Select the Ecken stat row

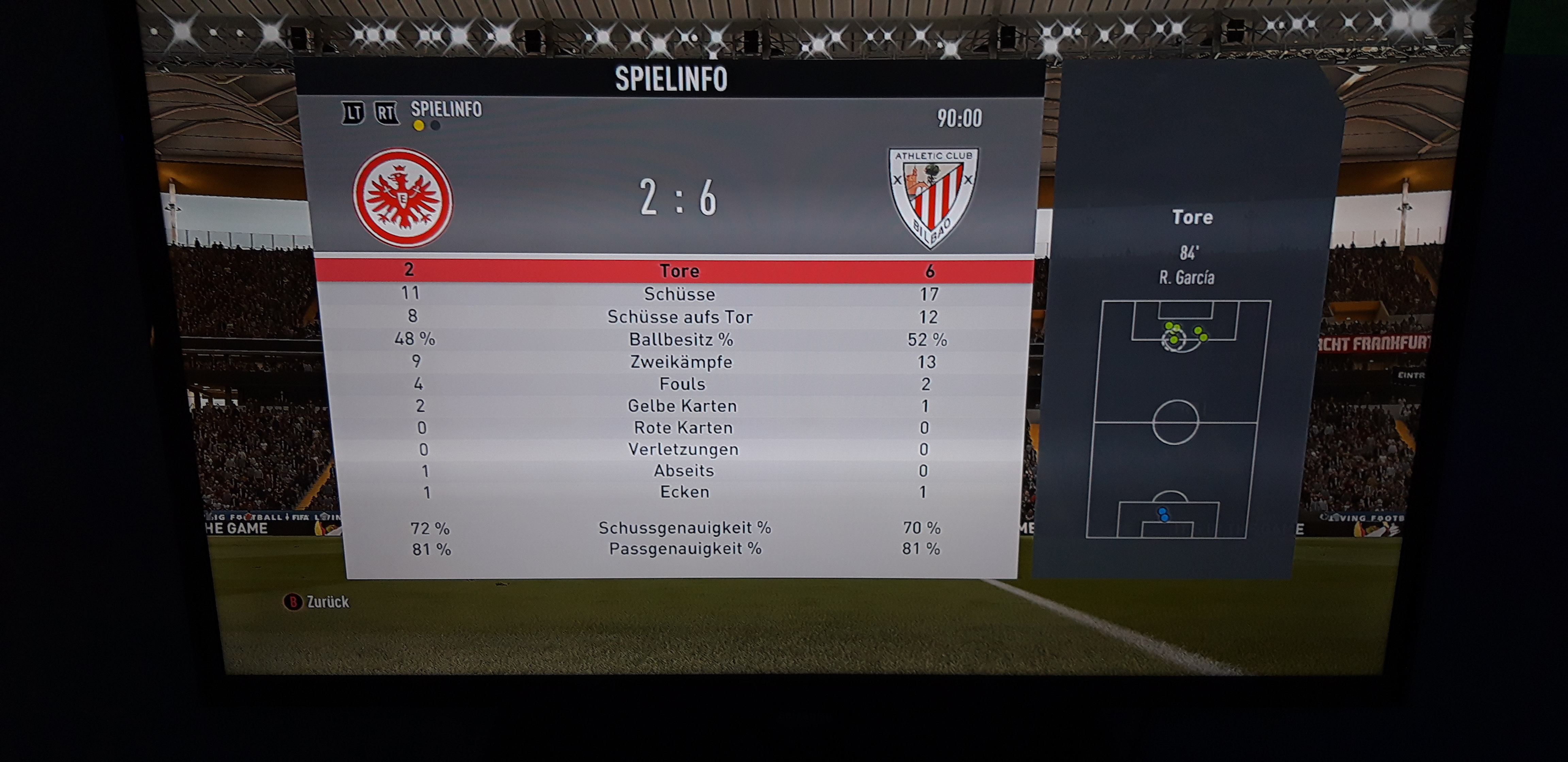(x=684, y=492)
